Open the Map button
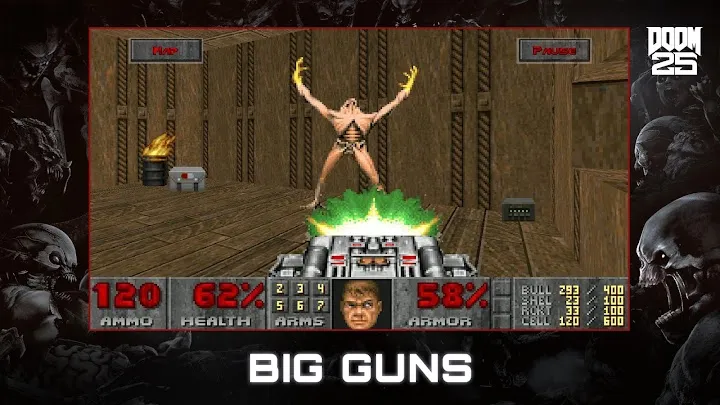The height and width of the screenshot is (405, 720). (164, 50)
